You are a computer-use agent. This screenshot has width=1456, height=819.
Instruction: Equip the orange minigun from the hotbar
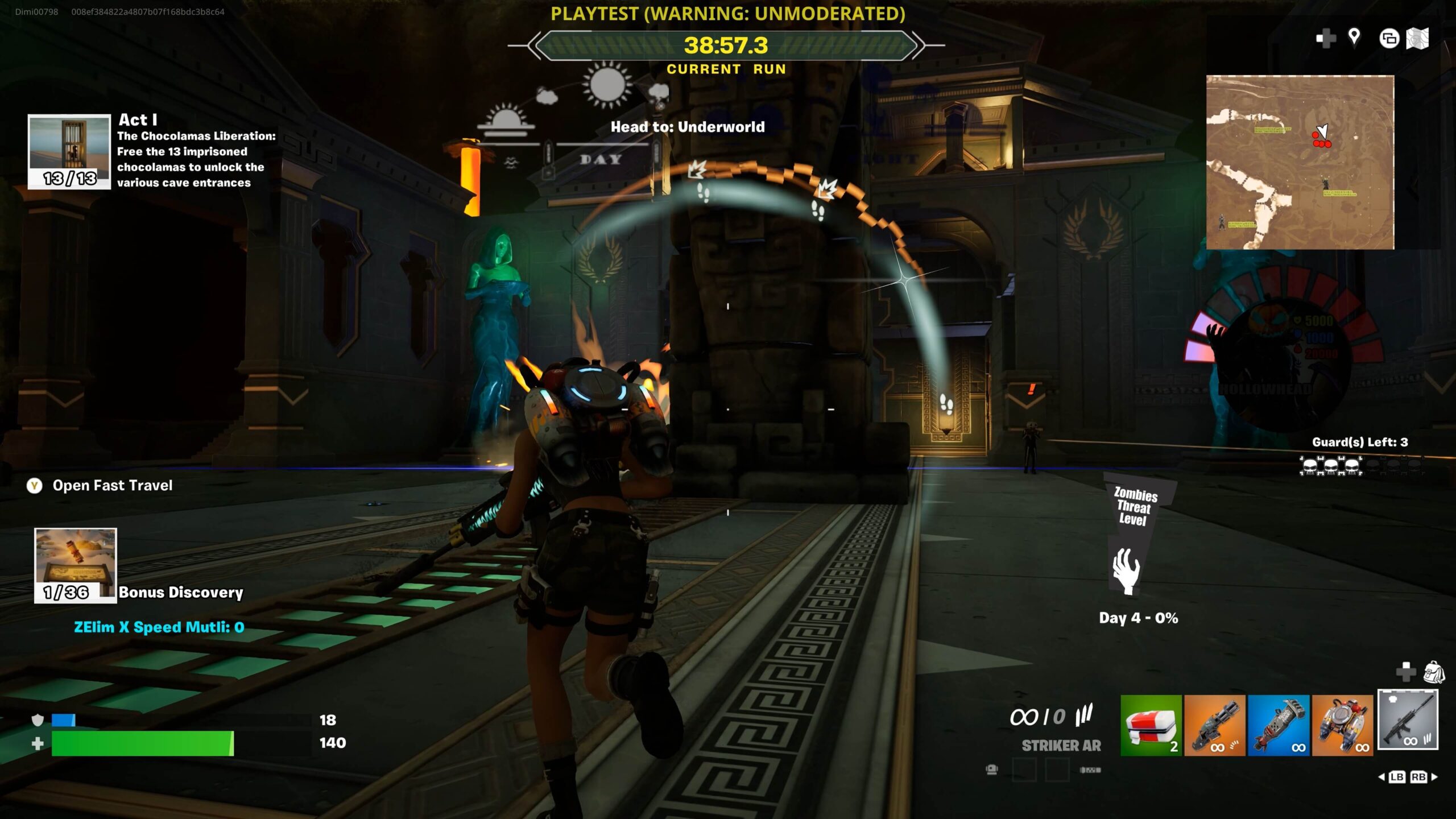pyautogui.click(x=1214, y=725)
